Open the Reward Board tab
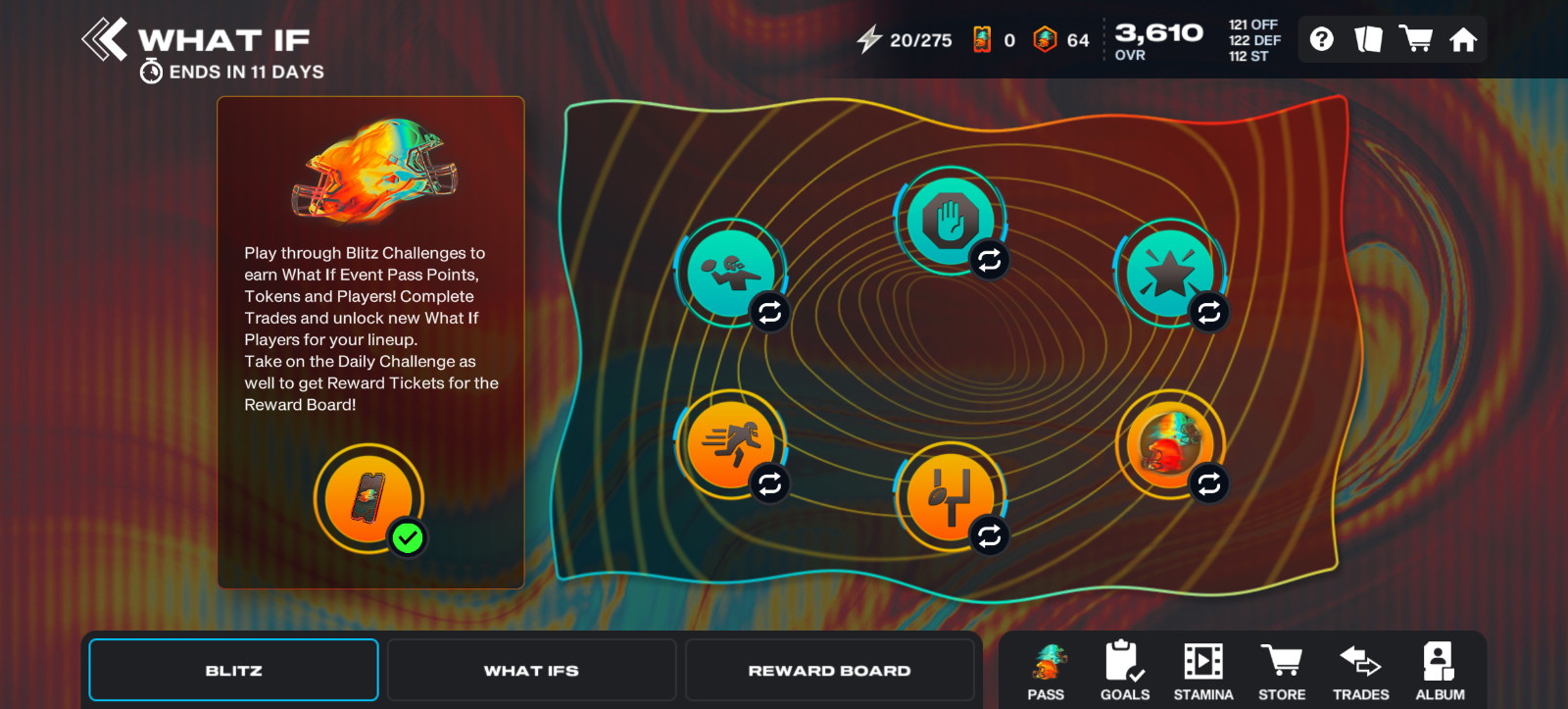 click(829, 670)
